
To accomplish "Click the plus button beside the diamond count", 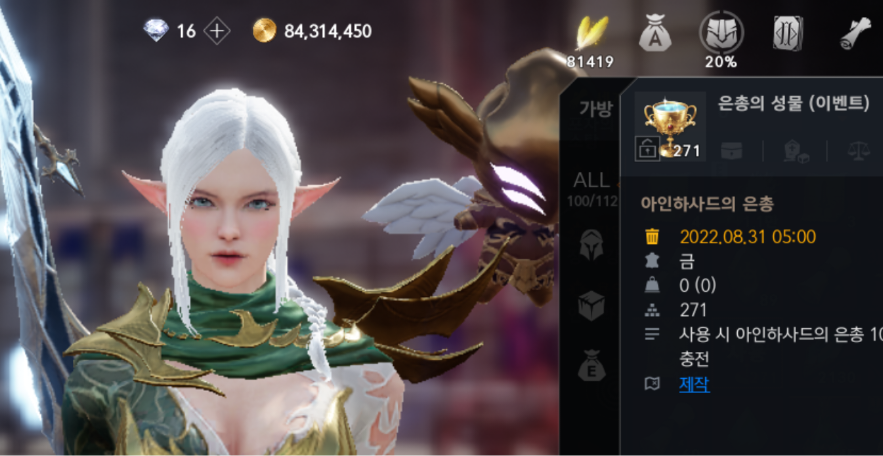I will 217,31.
